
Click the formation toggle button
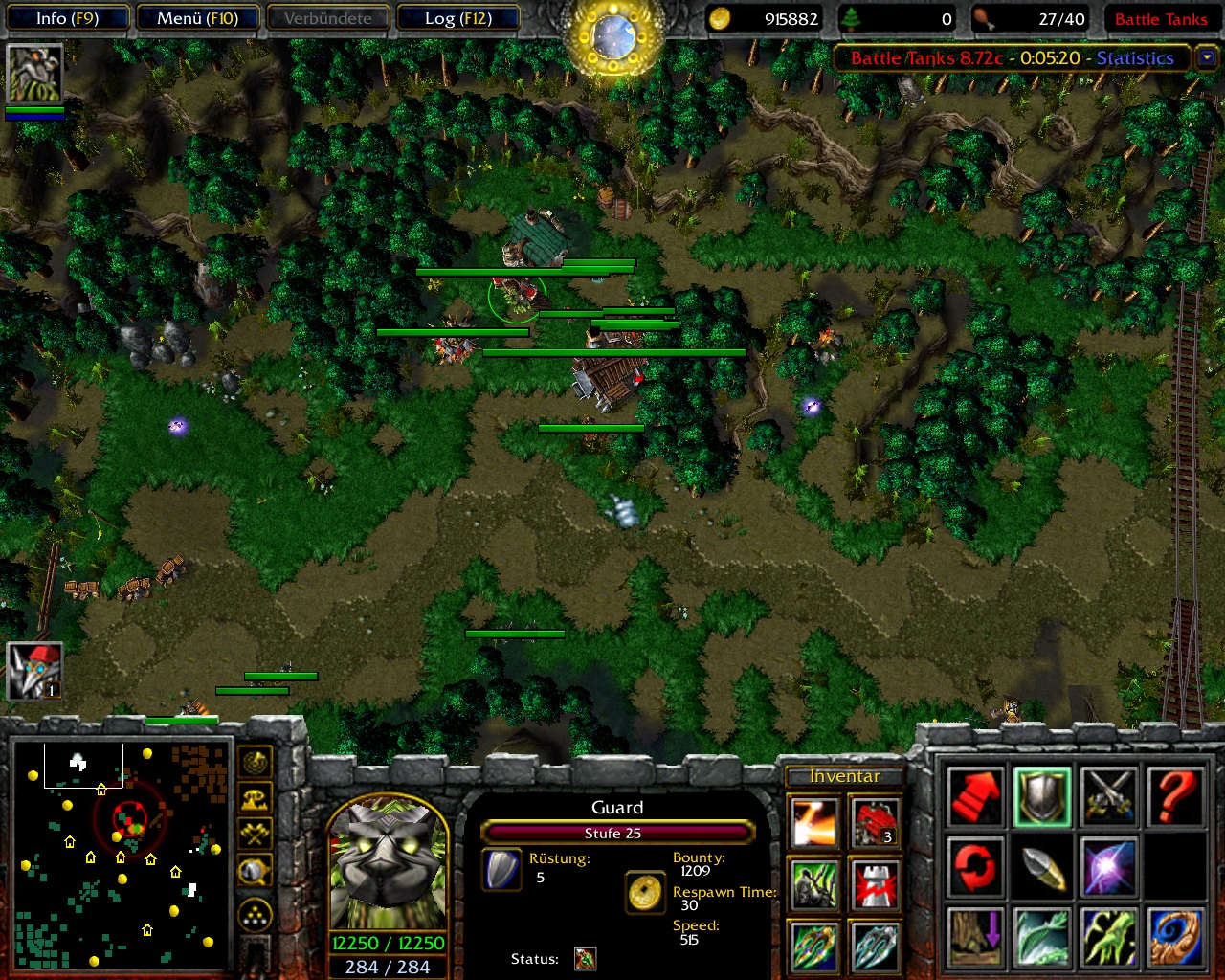[x=255, y=916]
